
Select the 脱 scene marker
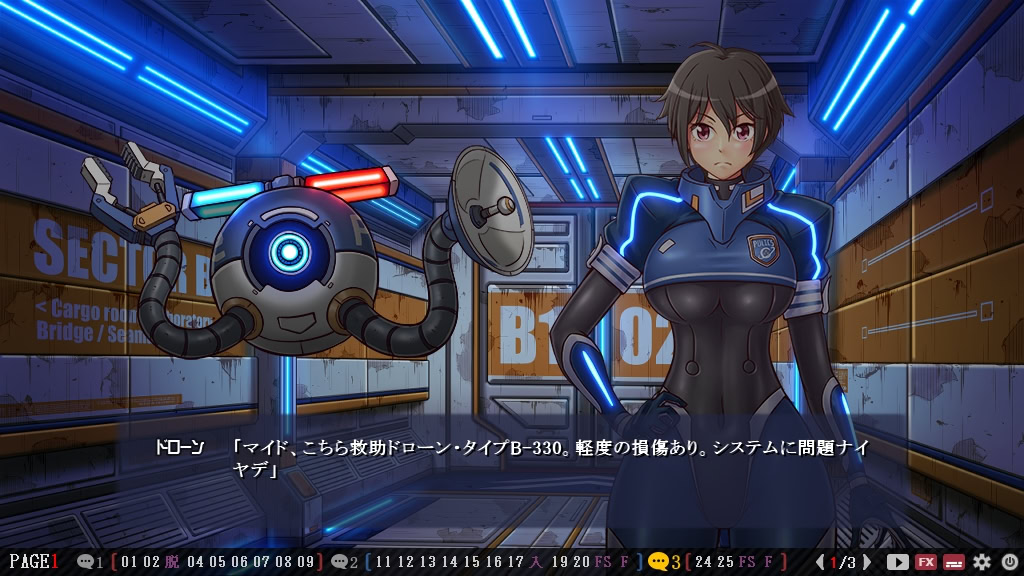coord(172,562)
